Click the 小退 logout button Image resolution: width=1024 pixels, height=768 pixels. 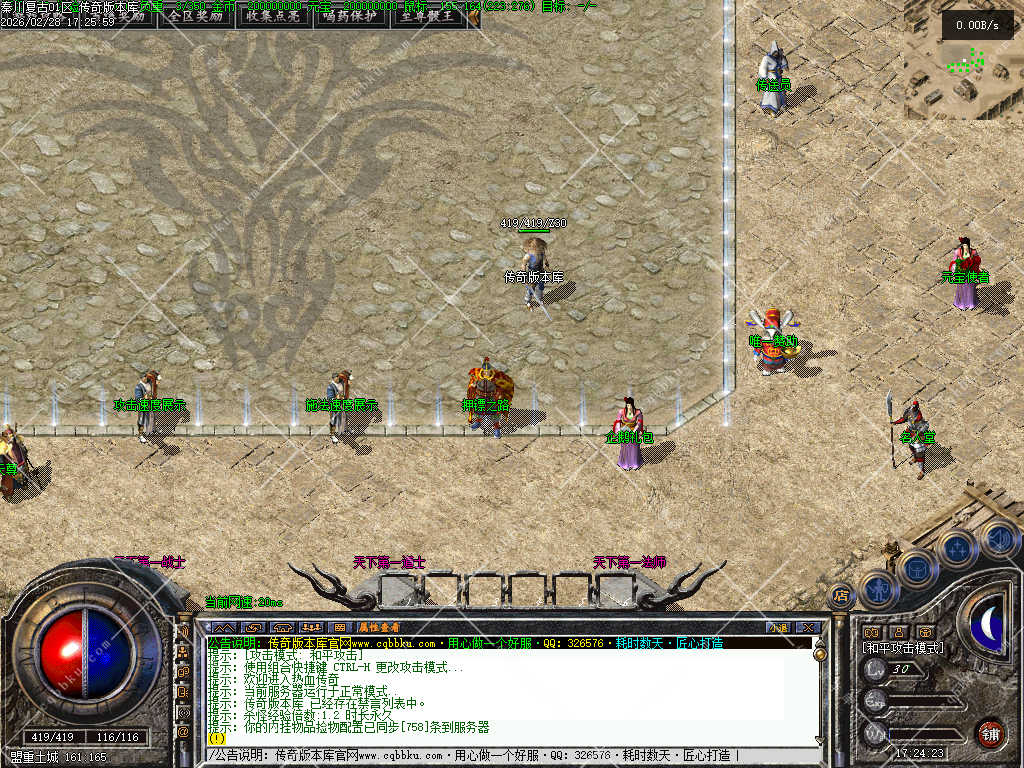click(778, 627)
